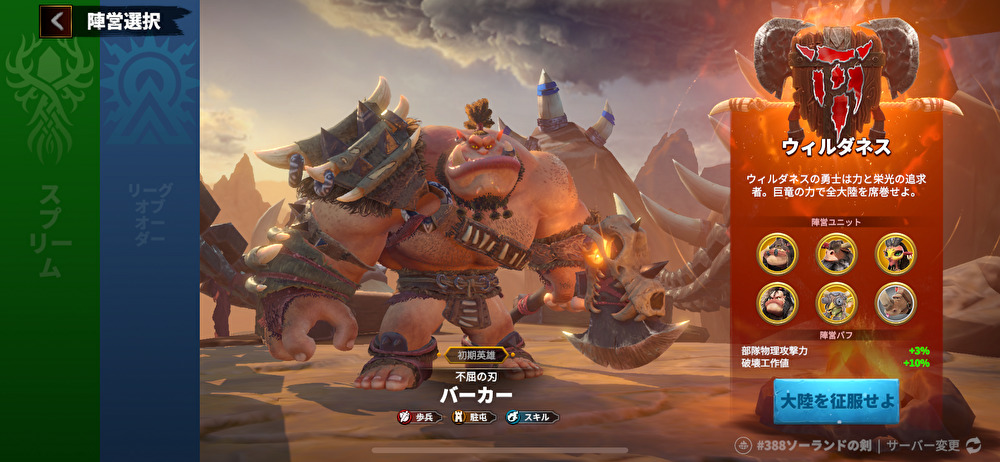Inspect the red-crested yellow-faced unit icon
This screenshot has width=1000, height=462.
tap(895, 252)
